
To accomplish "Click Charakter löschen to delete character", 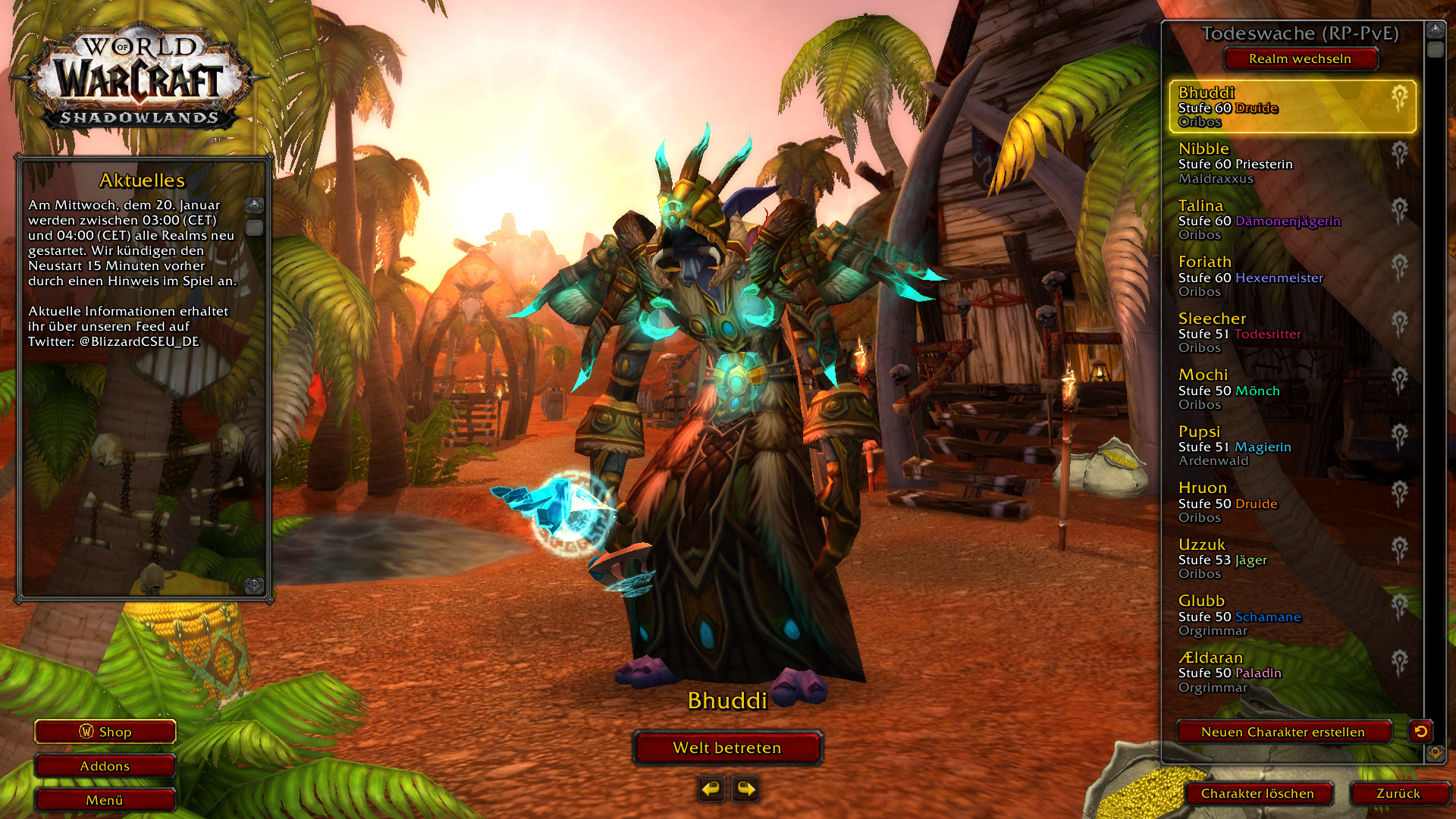I will pyautogui.click(x=1257, y=793).
